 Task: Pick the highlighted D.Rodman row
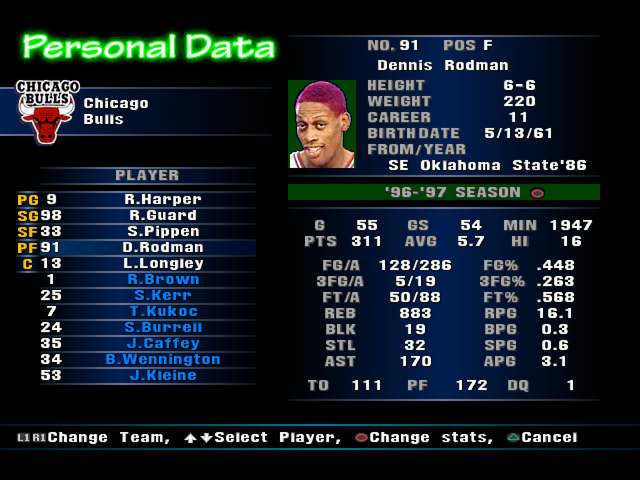[162, 247]
